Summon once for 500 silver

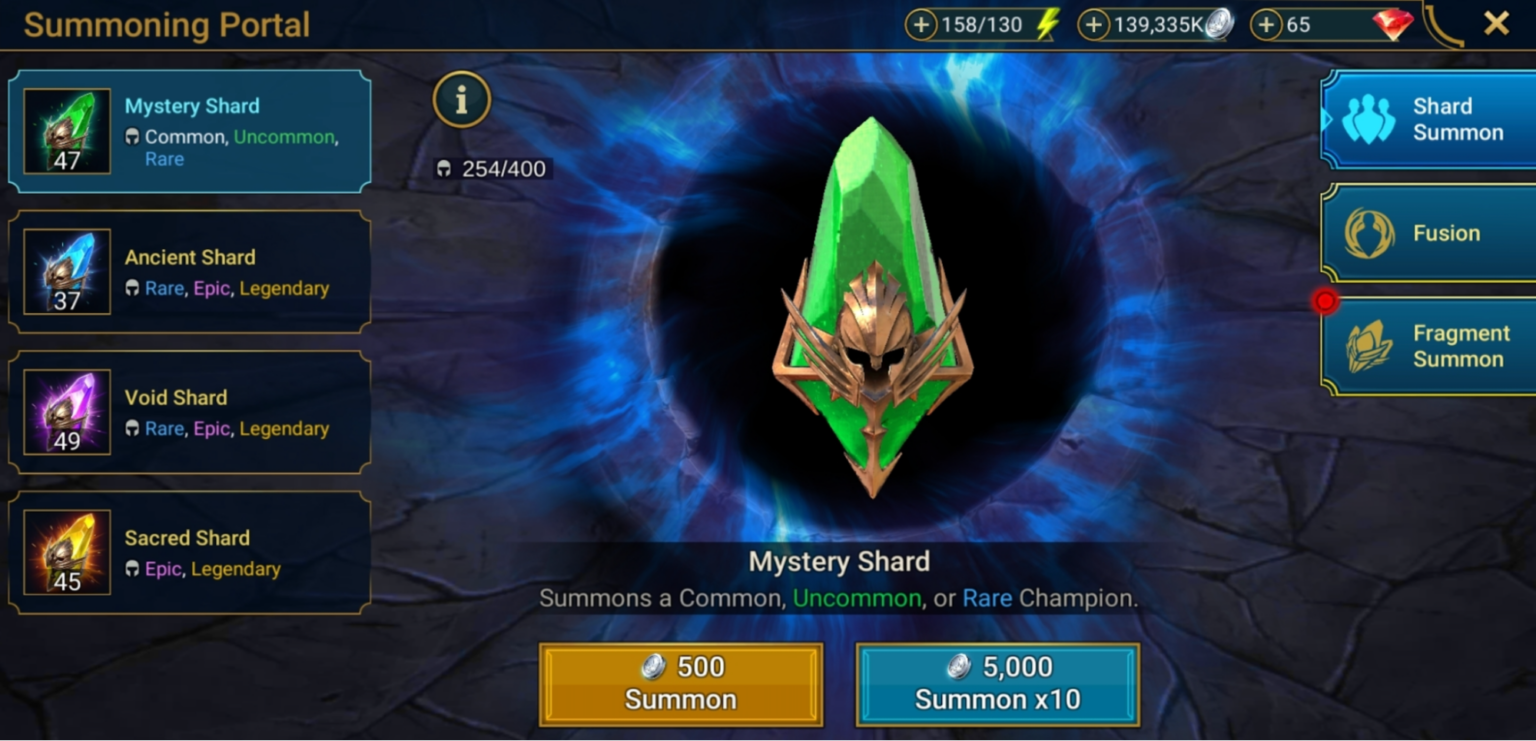click(x=680, y=684)
